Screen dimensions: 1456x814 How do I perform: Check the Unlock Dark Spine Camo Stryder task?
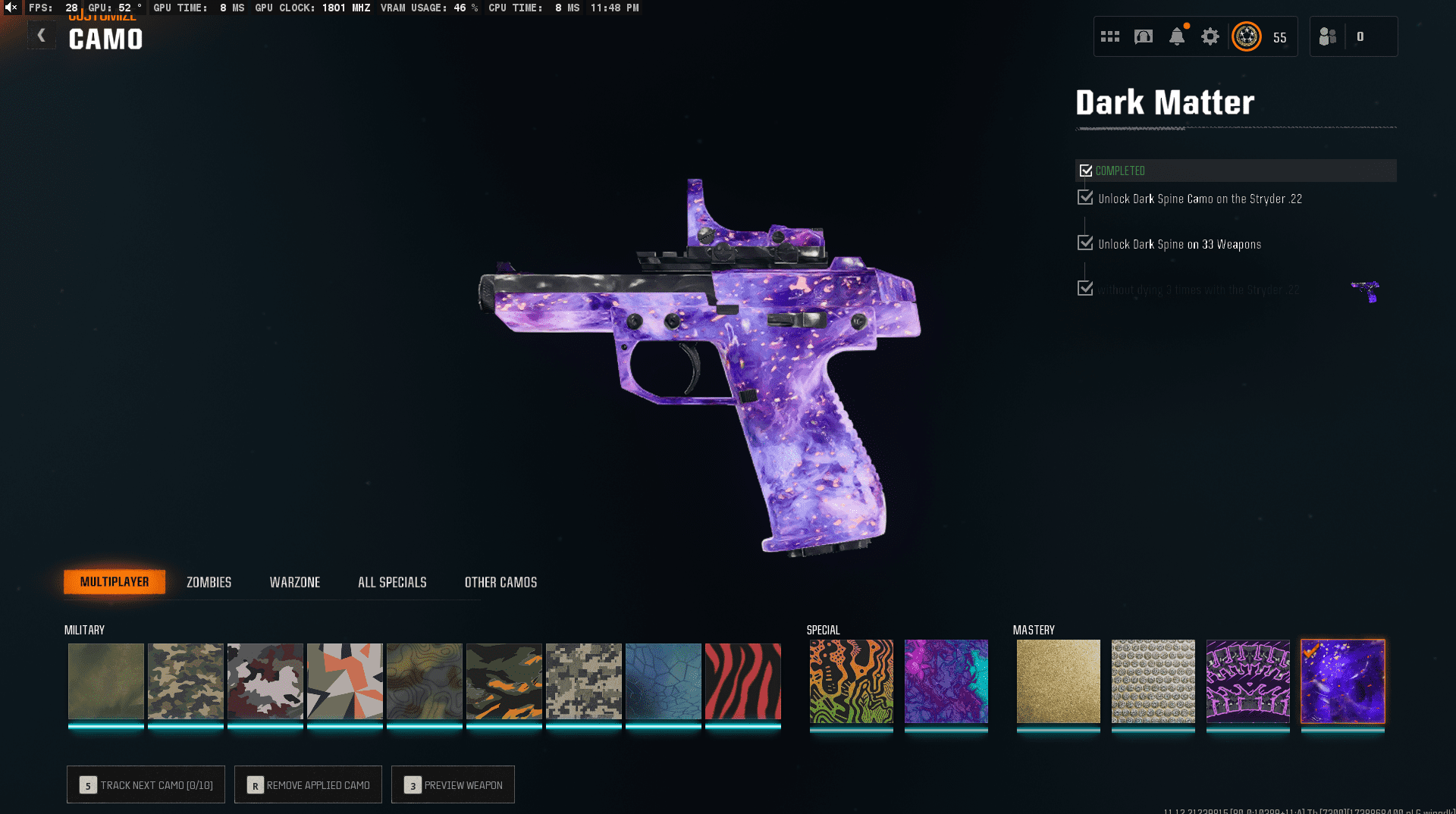click(1084, 197)
